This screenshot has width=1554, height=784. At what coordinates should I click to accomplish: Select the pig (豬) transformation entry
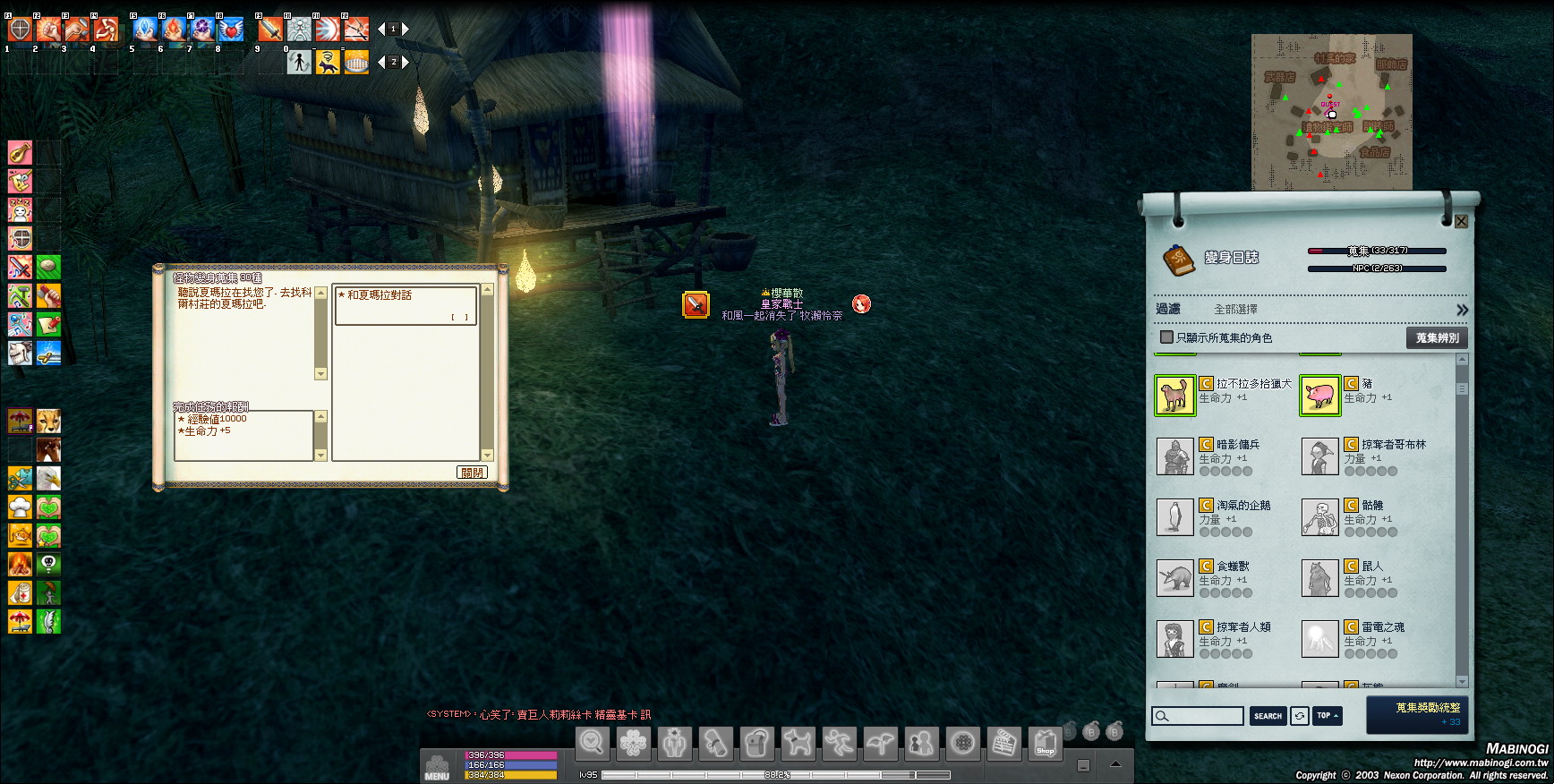tap(1319, 396)
